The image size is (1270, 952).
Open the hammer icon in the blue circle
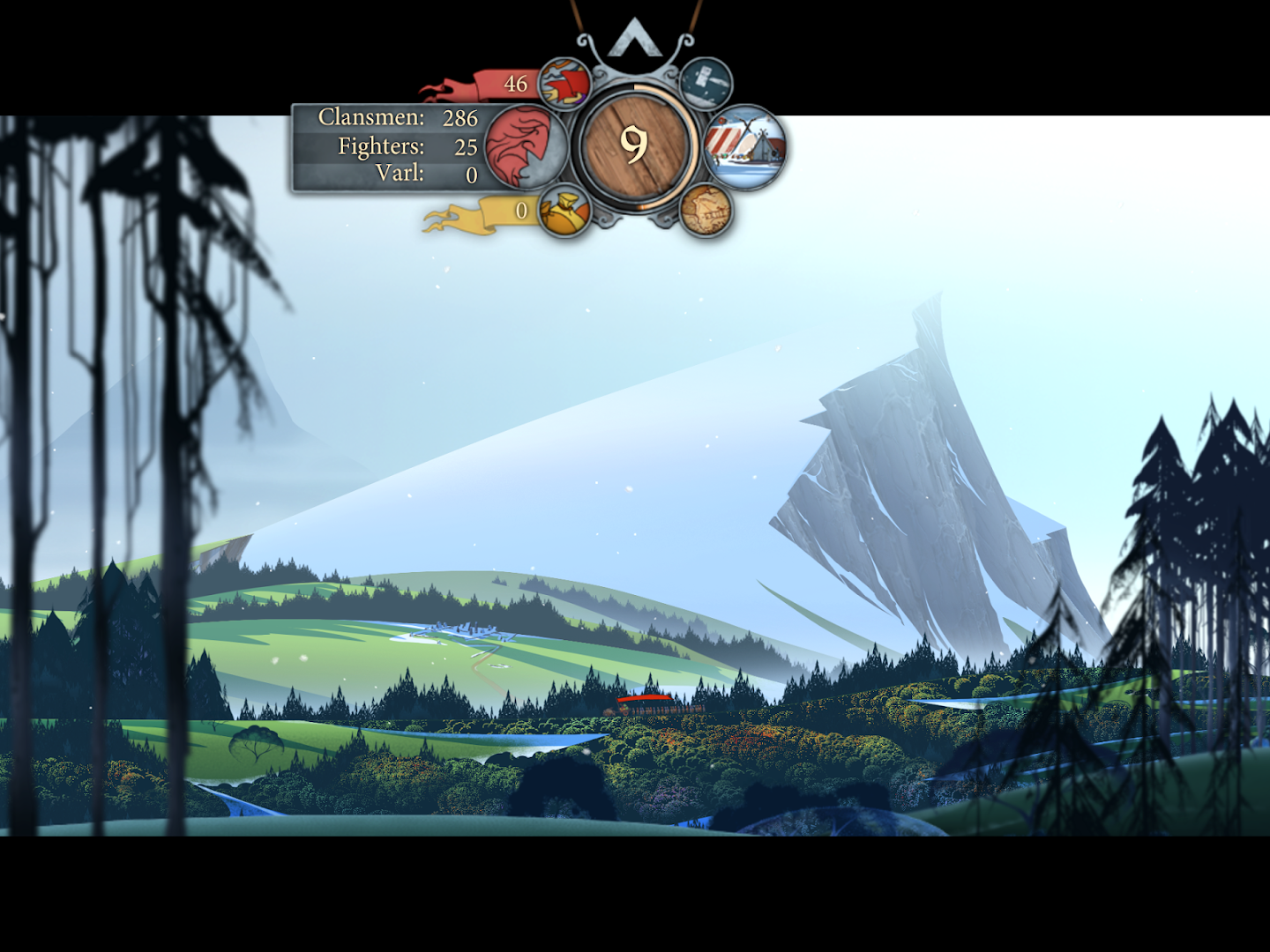pyautogui.click(x=706, y=84)
